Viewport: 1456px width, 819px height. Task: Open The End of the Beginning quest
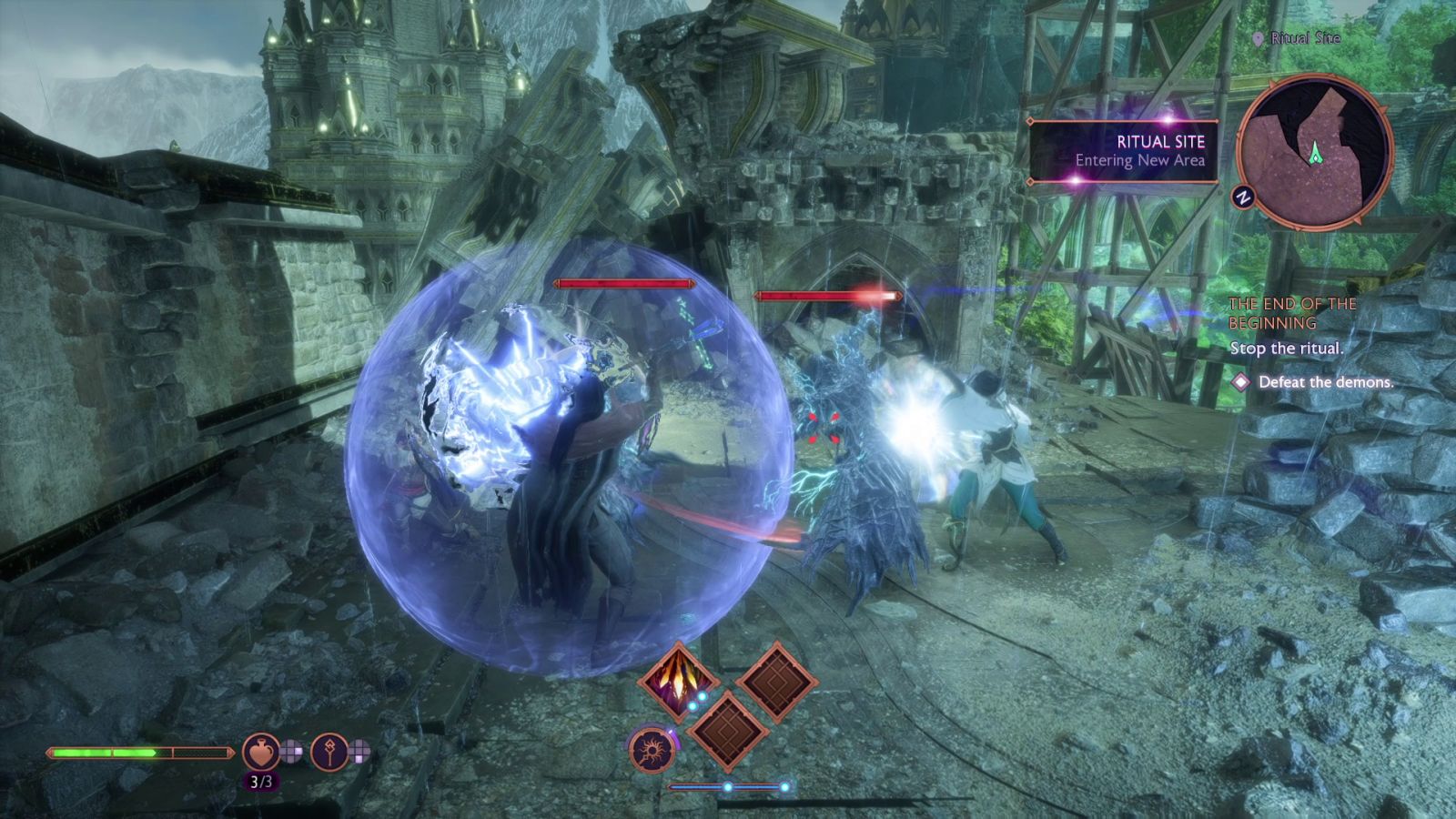click(x=1291, y=313)
